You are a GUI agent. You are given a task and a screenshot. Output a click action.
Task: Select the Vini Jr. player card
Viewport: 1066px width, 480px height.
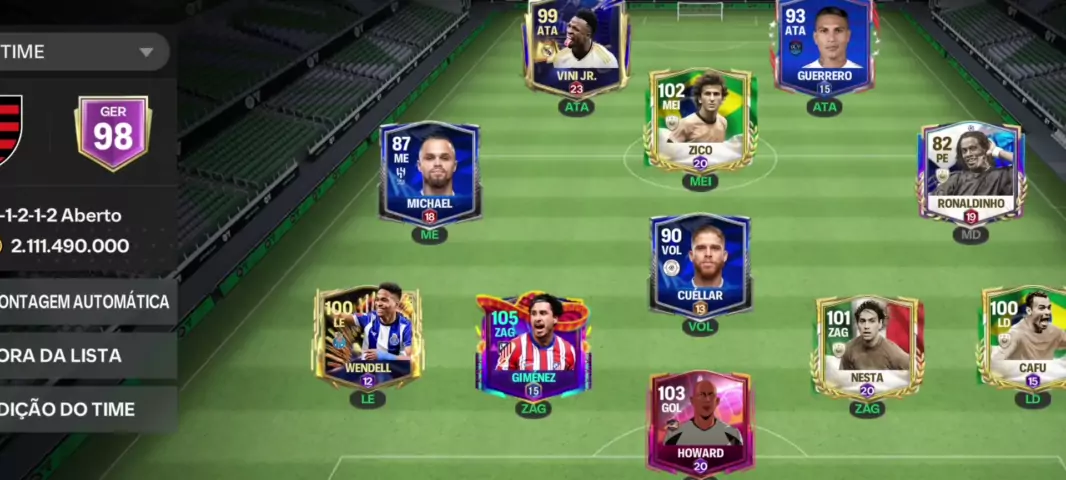575,47
